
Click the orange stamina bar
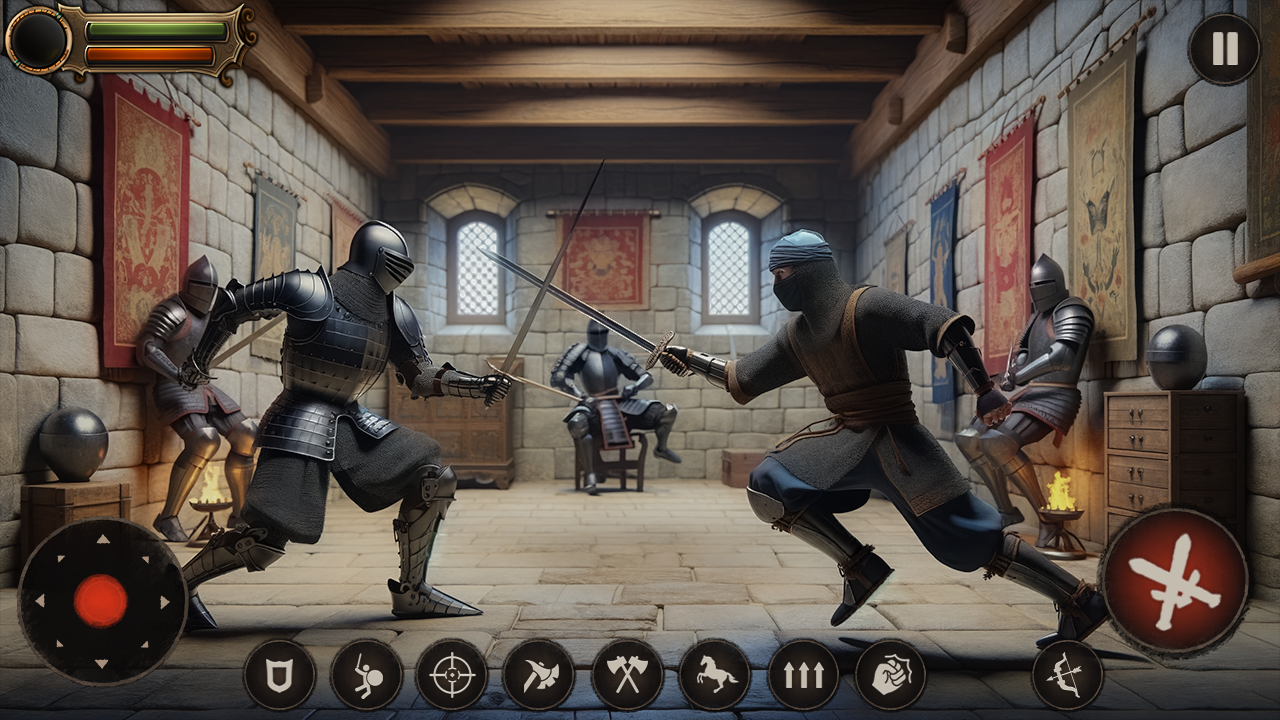click(148, 53)
